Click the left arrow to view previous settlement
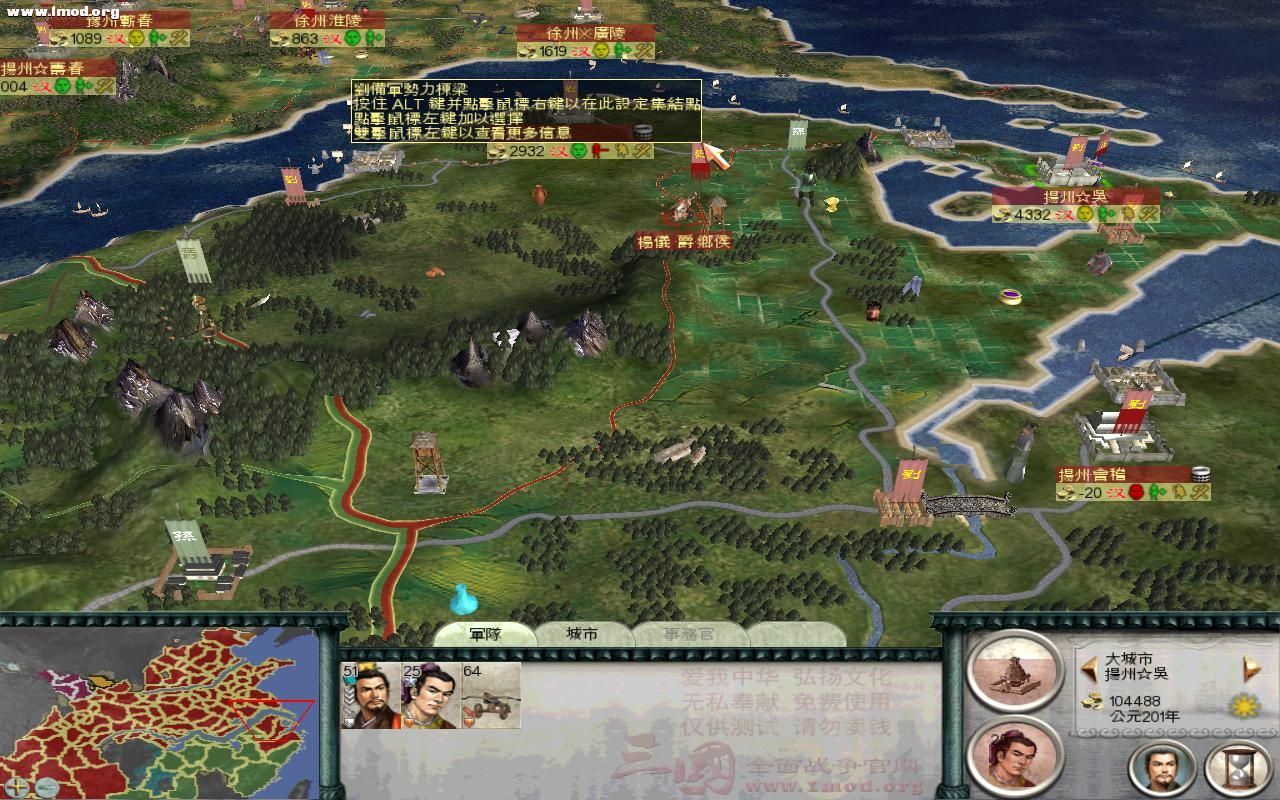Image resolution: width=1280 pixels, height=800 pixels. pos(1090,667)
